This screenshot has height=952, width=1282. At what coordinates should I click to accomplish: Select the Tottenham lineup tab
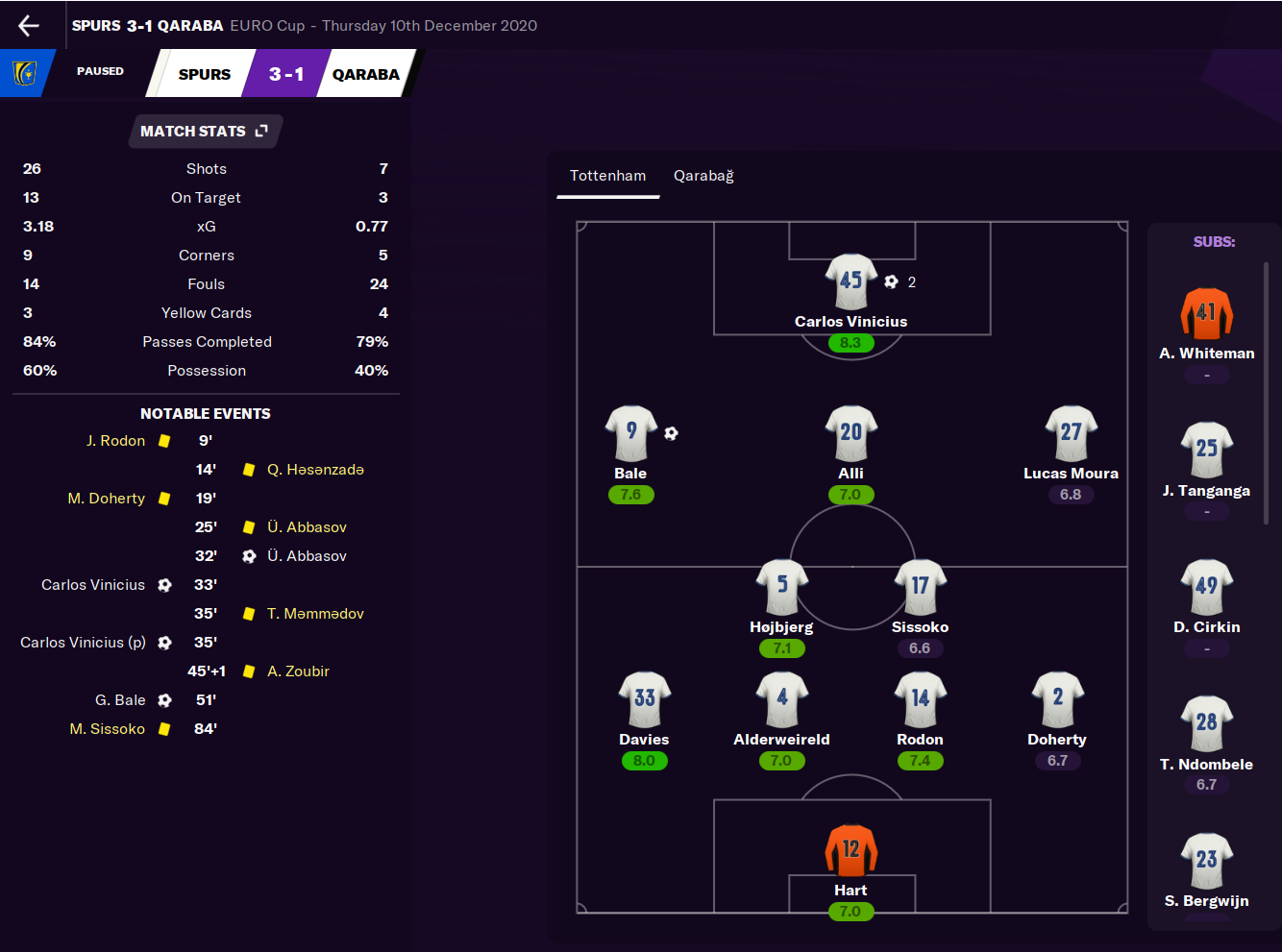[607, 176]
